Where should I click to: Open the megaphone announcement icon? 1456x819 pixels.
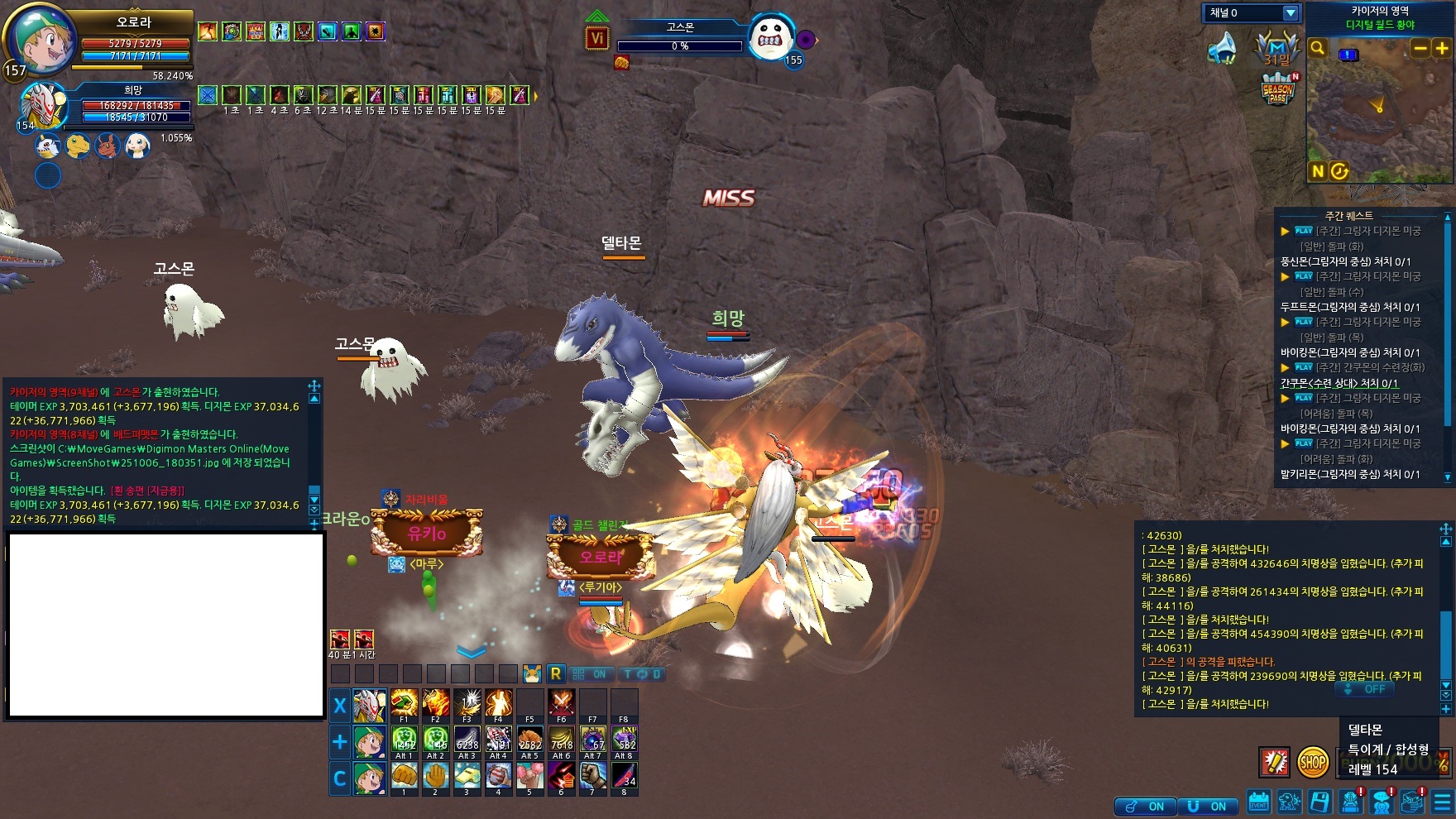(x=1224, y=49)
